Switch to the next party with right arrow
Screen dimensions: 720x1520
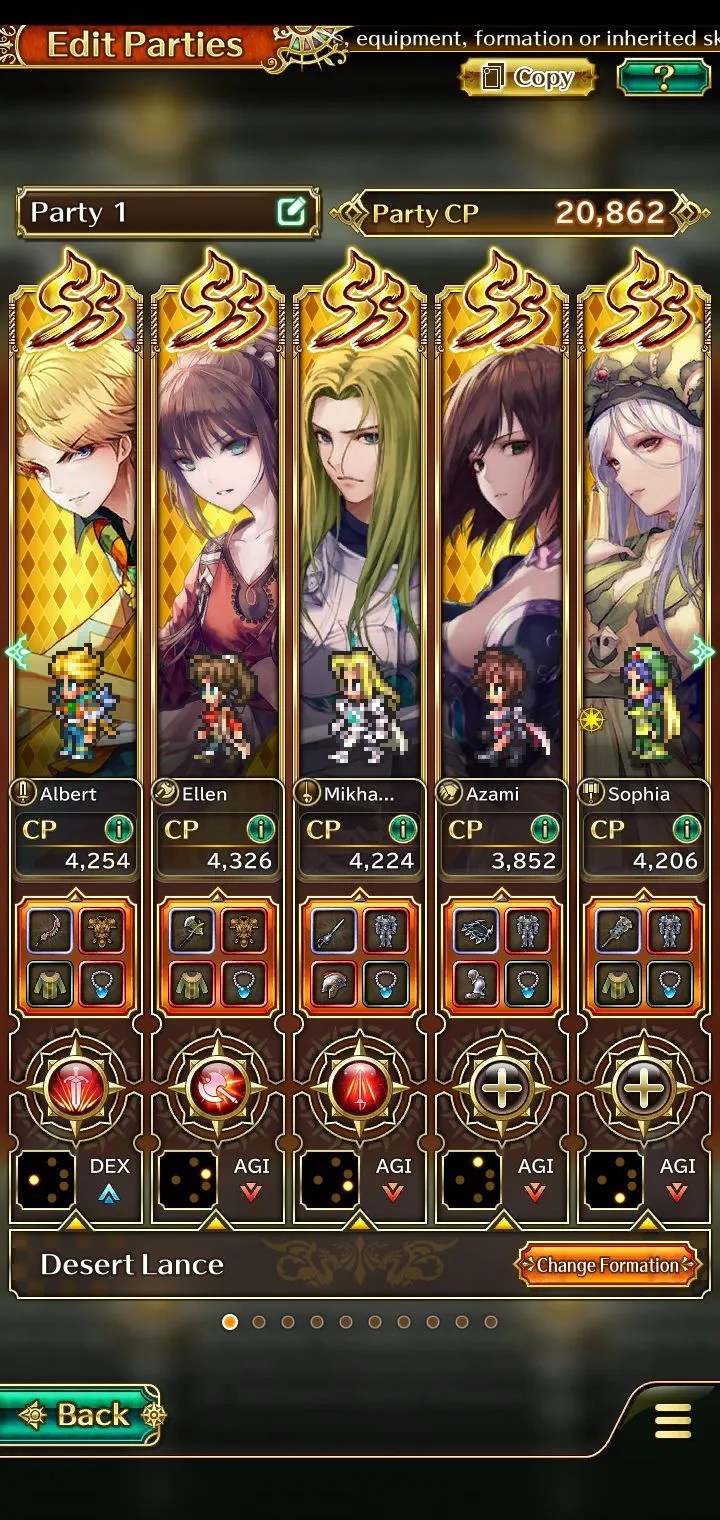(x=704, y=652)
